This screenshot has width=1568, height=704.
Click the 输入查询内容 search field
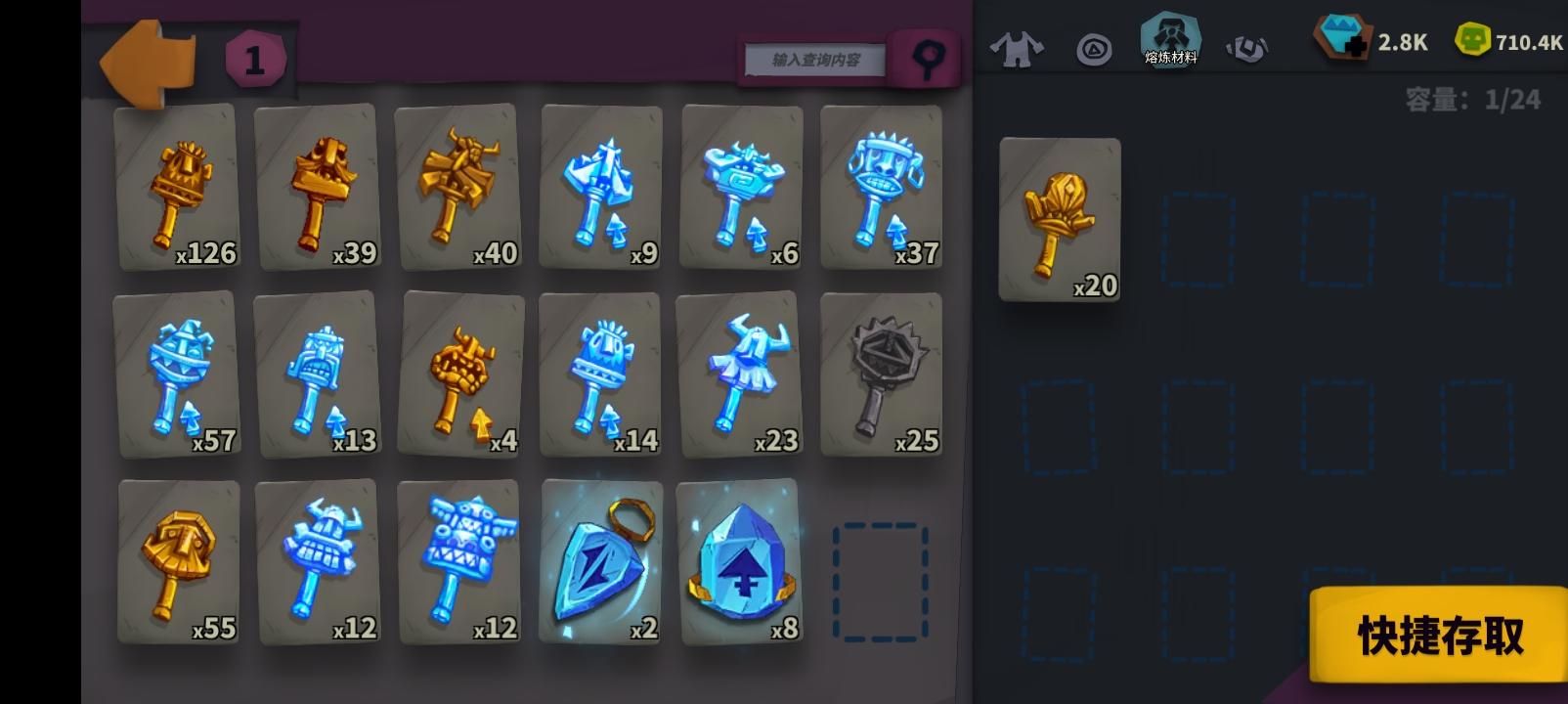pyautogui.click(x=813, y=59)
